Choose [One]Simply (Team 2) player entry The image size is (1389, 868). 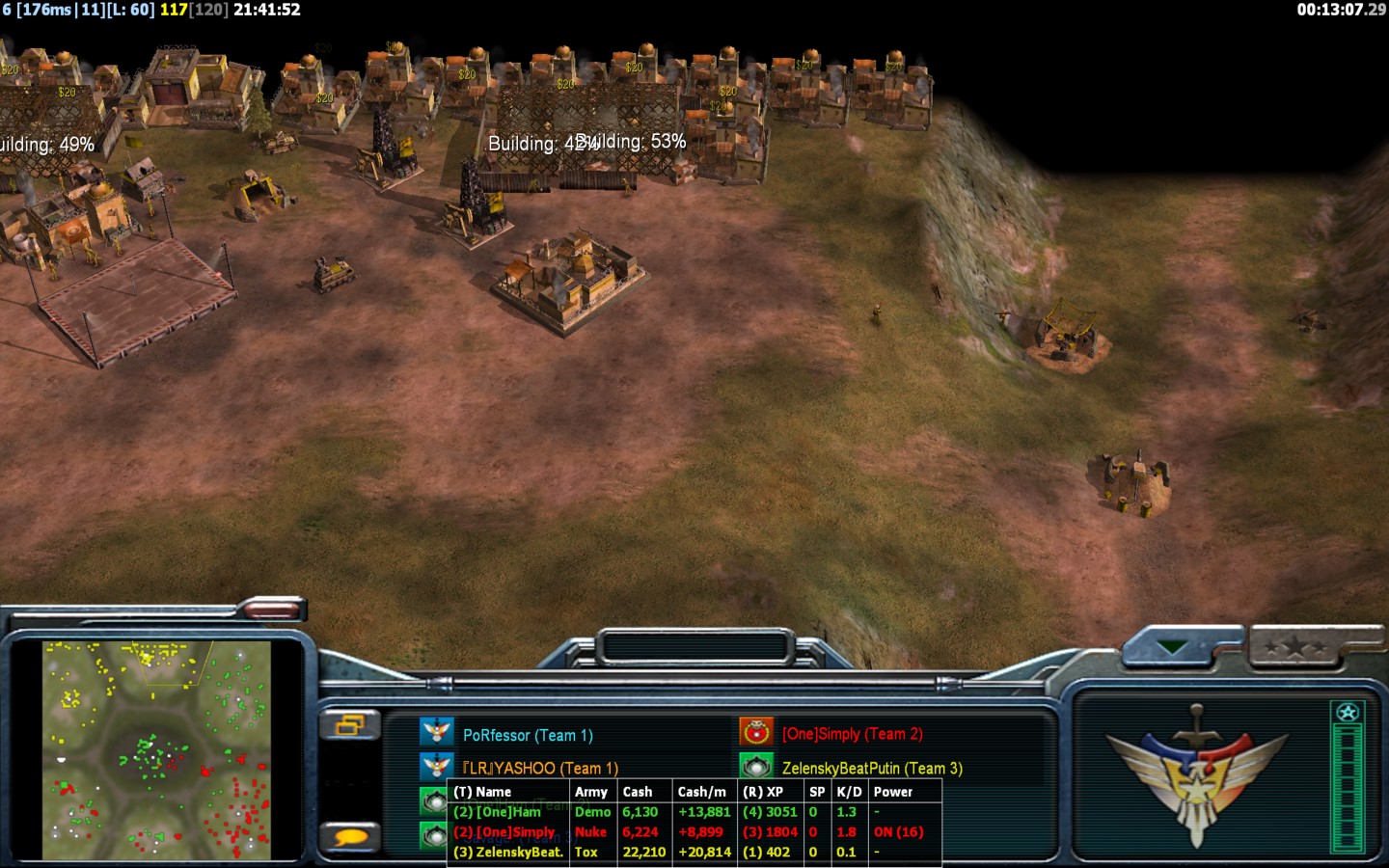(x=851, y=734)
